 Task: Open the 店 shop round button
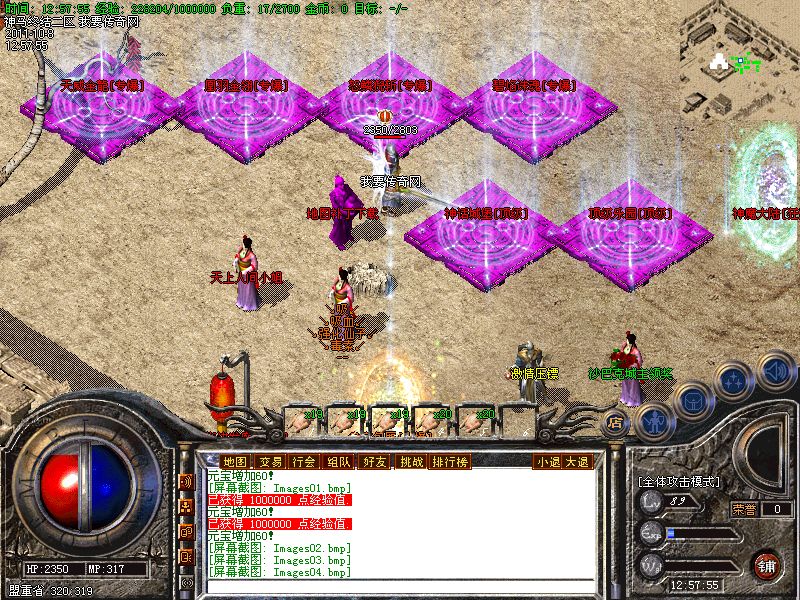click(616, 423)
